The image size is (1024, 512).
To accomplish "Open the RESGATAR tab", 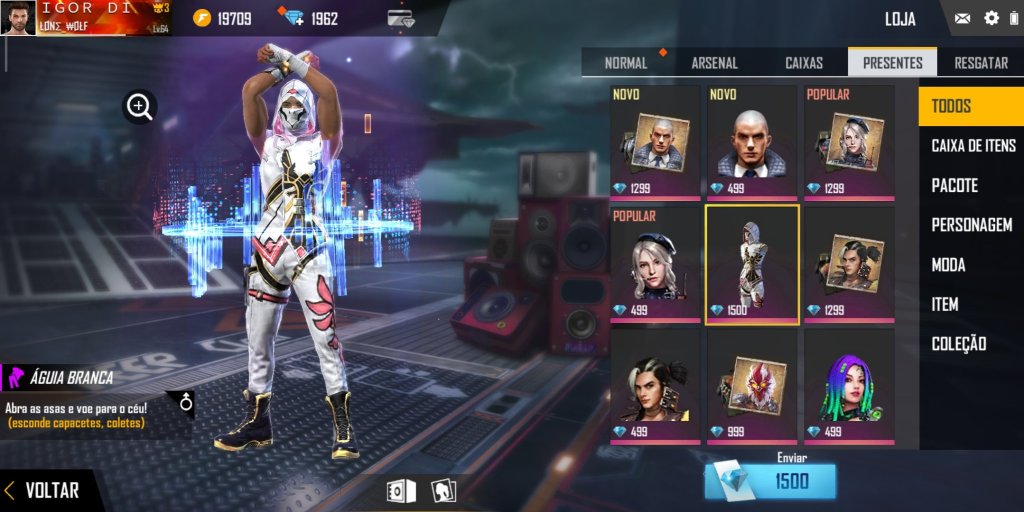I will (x=980, y=63).
